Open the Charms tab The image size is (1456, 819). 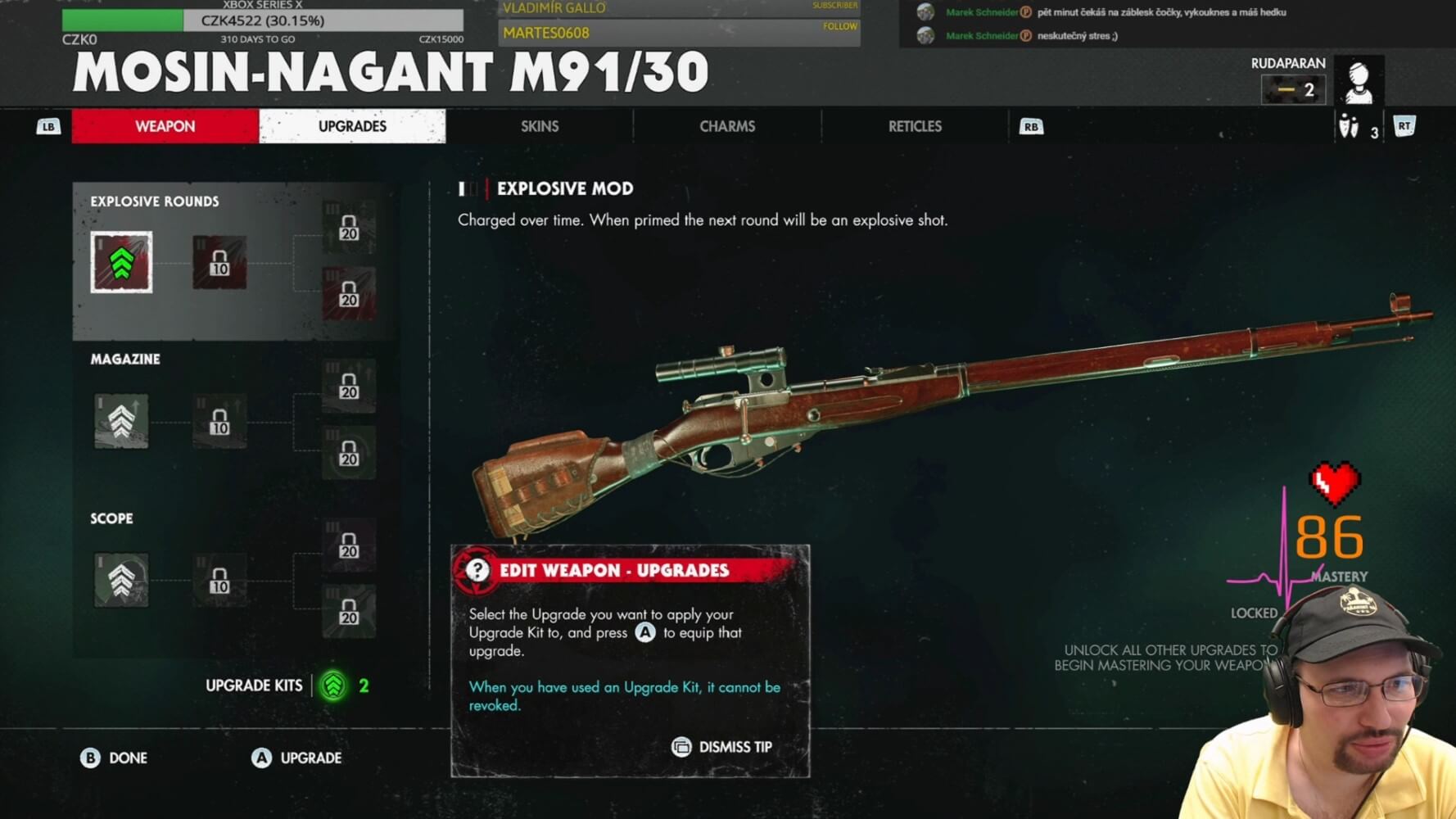[x=727, y=126]
